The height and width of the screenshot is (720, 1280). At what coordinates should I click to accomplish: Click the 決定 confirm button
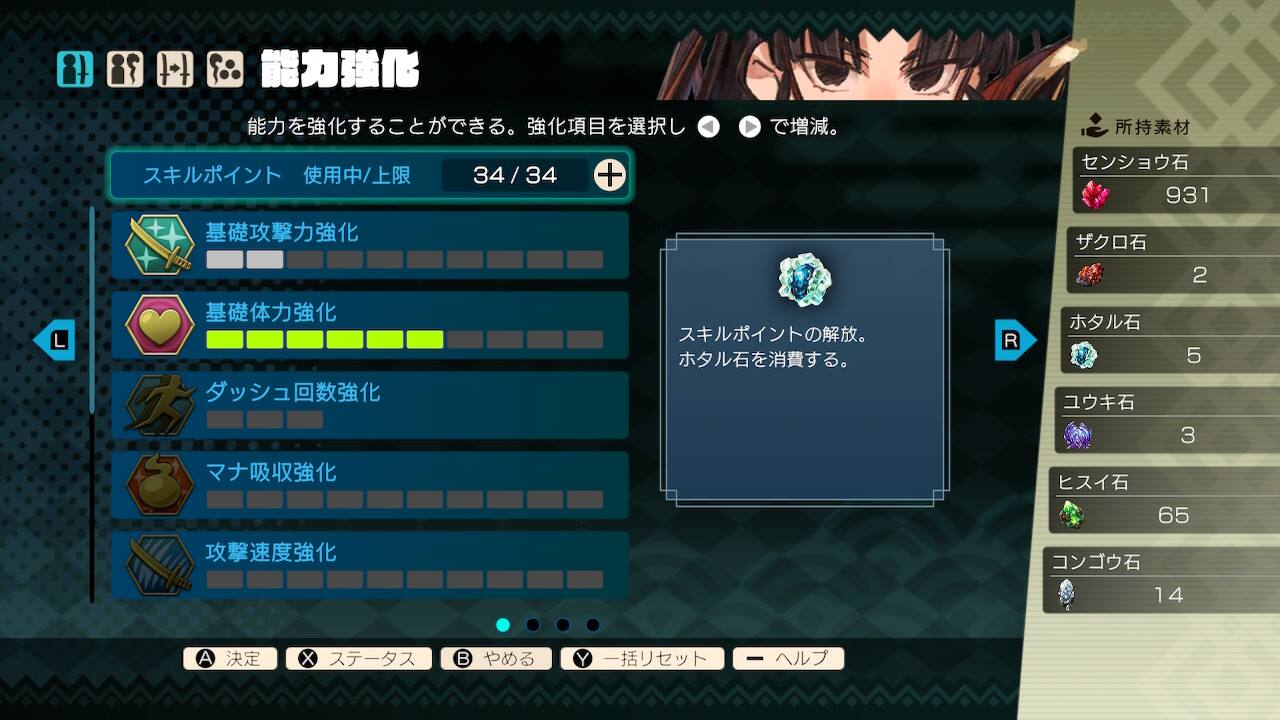230,658
